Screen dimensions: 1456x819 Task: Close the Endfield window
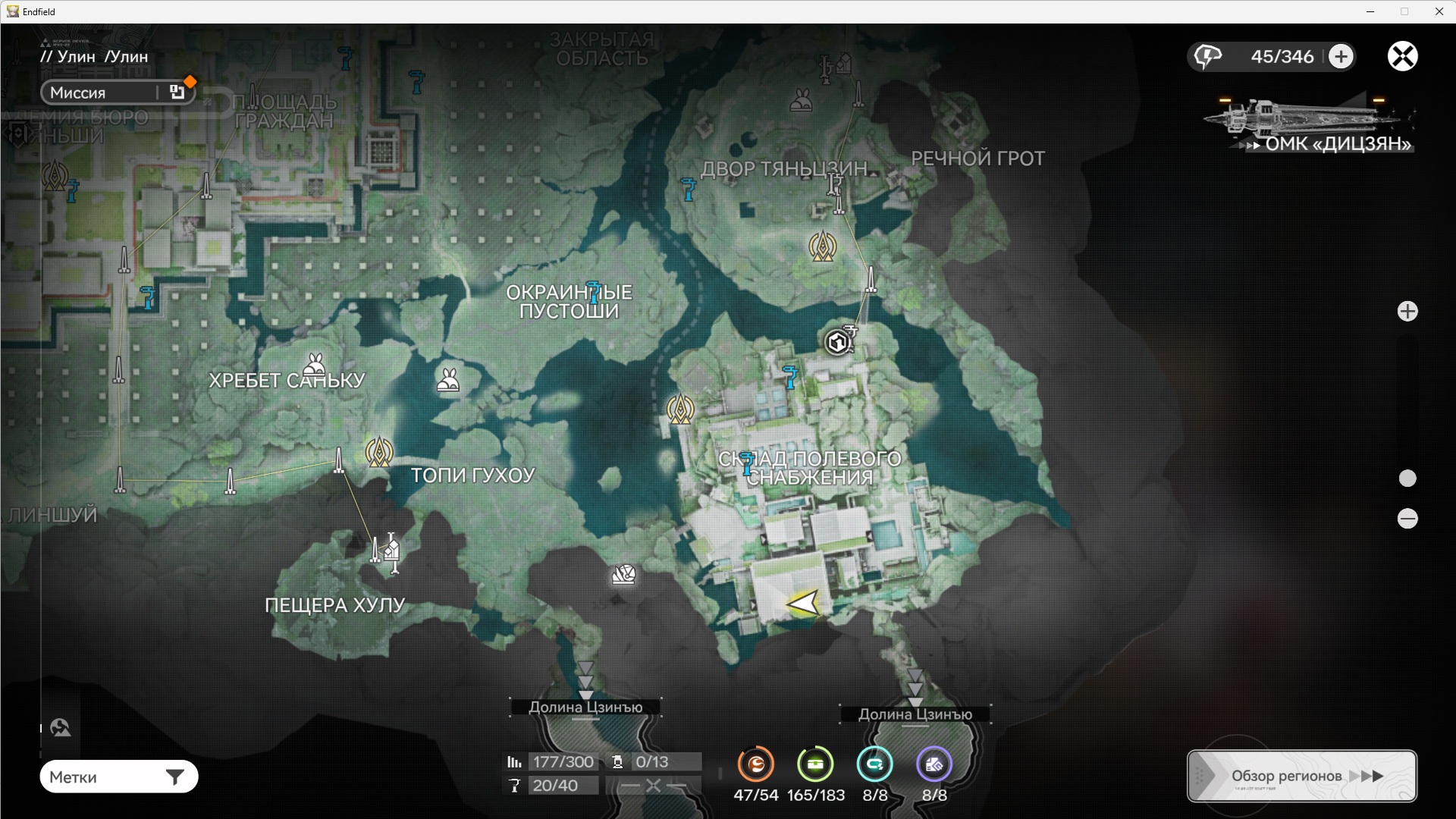[1439, 11]
